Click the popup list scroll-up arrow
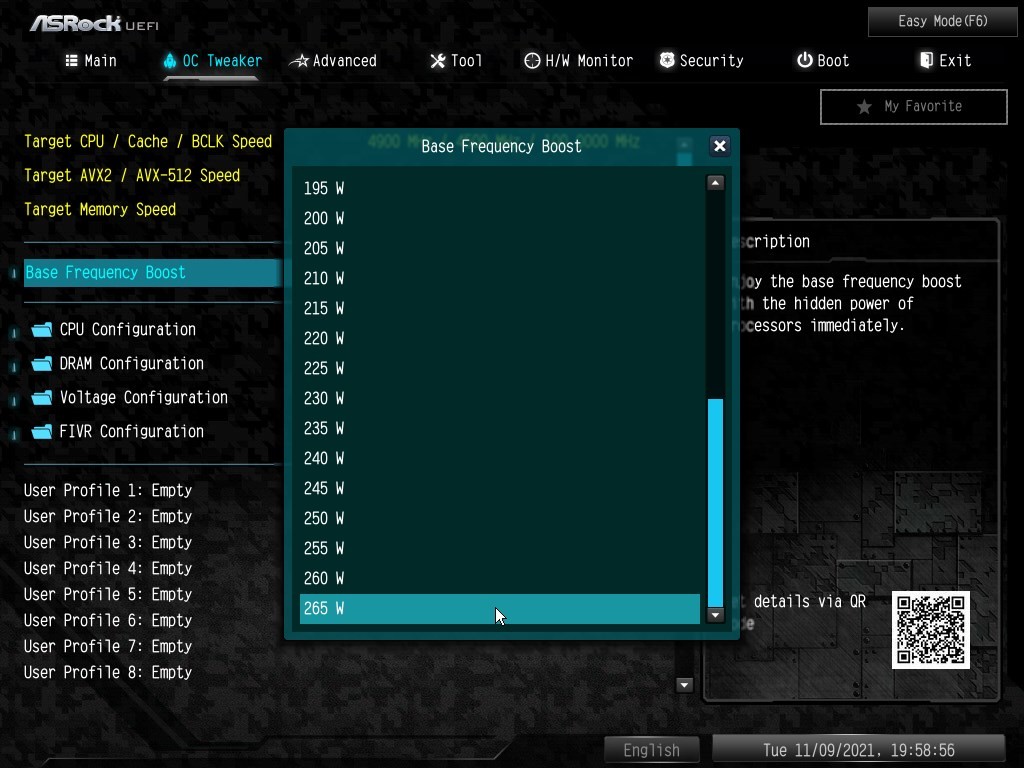1024x768 pixels. (x=715, y=183)
